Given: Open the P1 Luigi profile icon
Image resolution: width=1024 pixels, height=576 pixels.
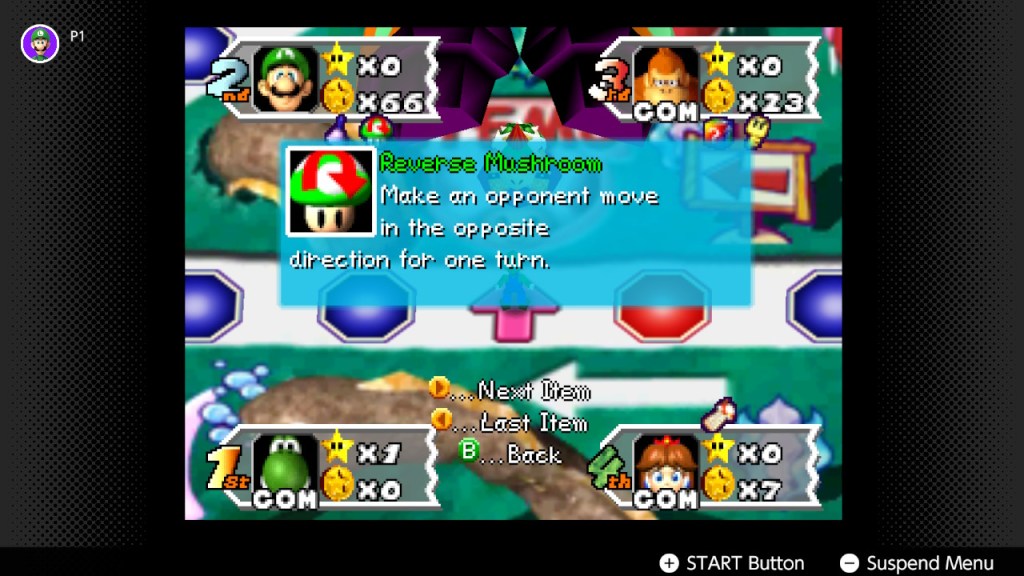Looking at the screenshot, I should pyautogui.click(x=40, y=43).
